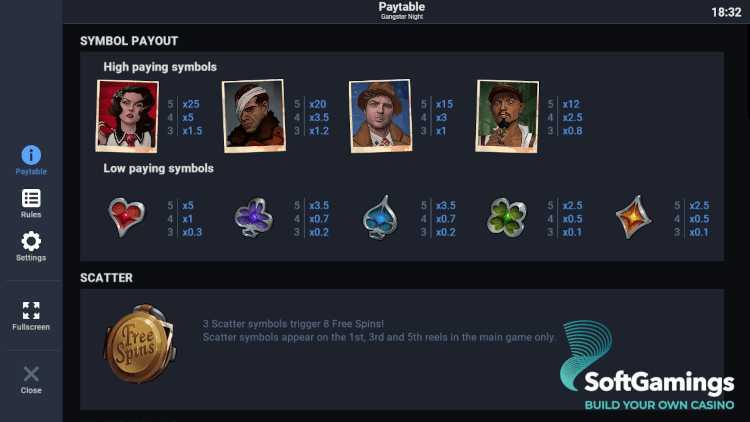This screenshot has width=750, height=422.
Task: Switch to the Paytable tab
Action: [31, 159]
